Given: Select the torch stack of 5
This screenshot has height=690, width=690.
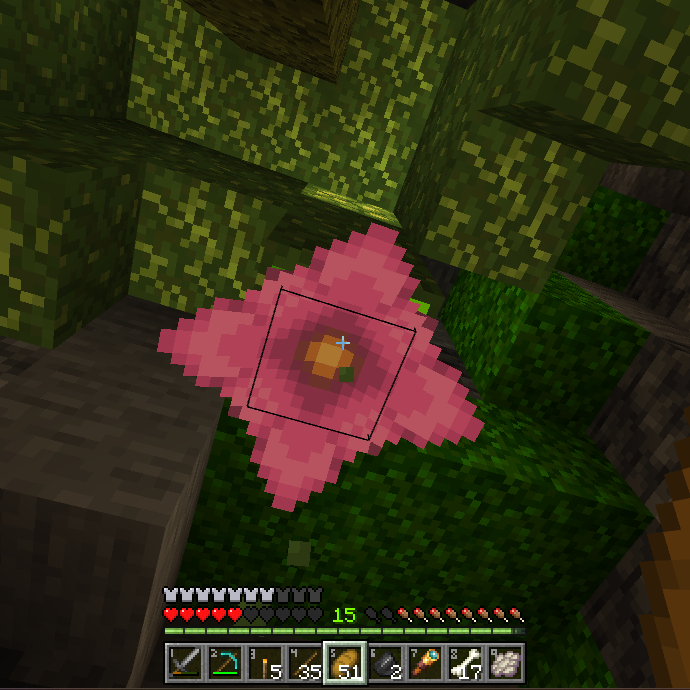Looking at the screenshot, I should (x=265, y=663).
